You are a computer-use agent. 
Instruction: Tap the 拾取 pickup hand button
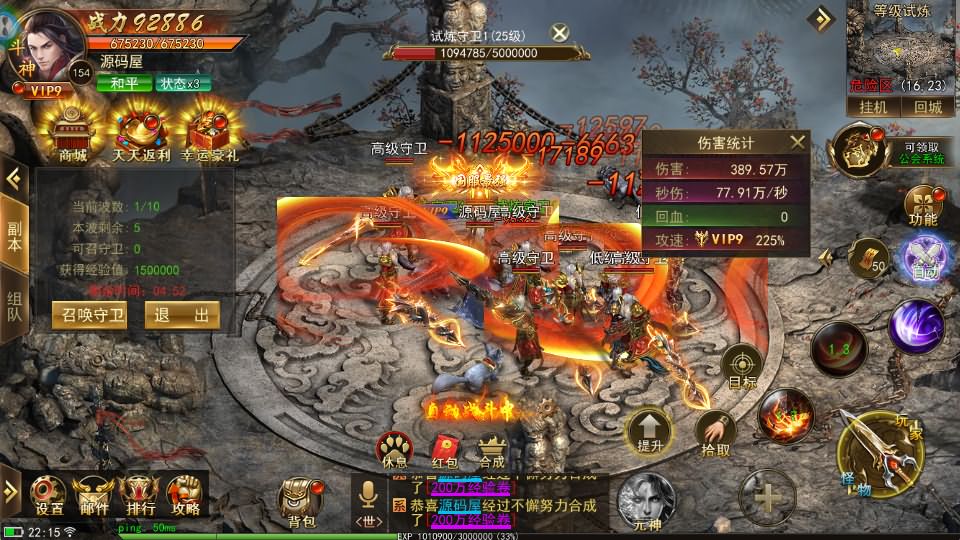click(715, 433)
